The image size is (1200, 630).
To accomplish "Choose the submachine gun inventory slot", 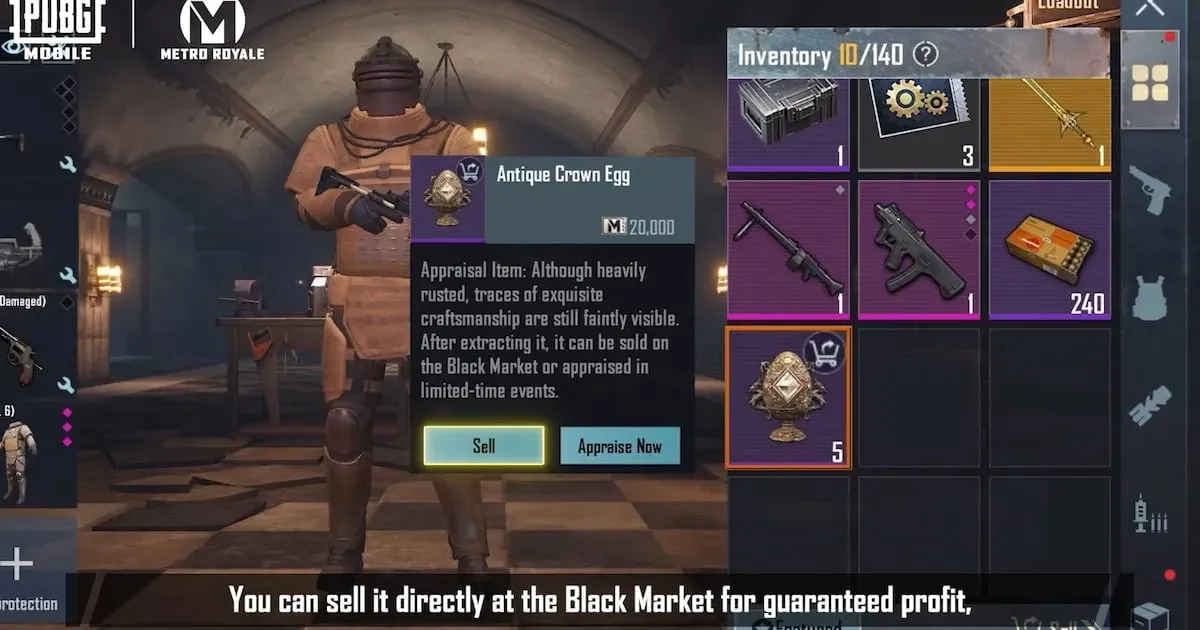I will [x=919, y=250].
